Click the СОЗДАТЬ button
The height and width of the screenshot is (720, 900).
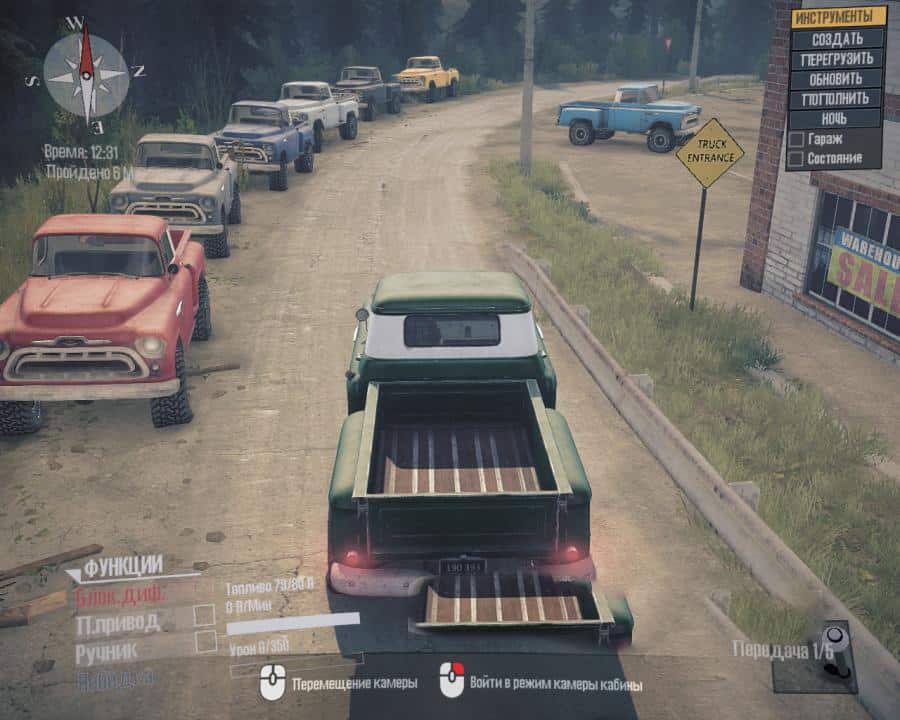point(837,38)
